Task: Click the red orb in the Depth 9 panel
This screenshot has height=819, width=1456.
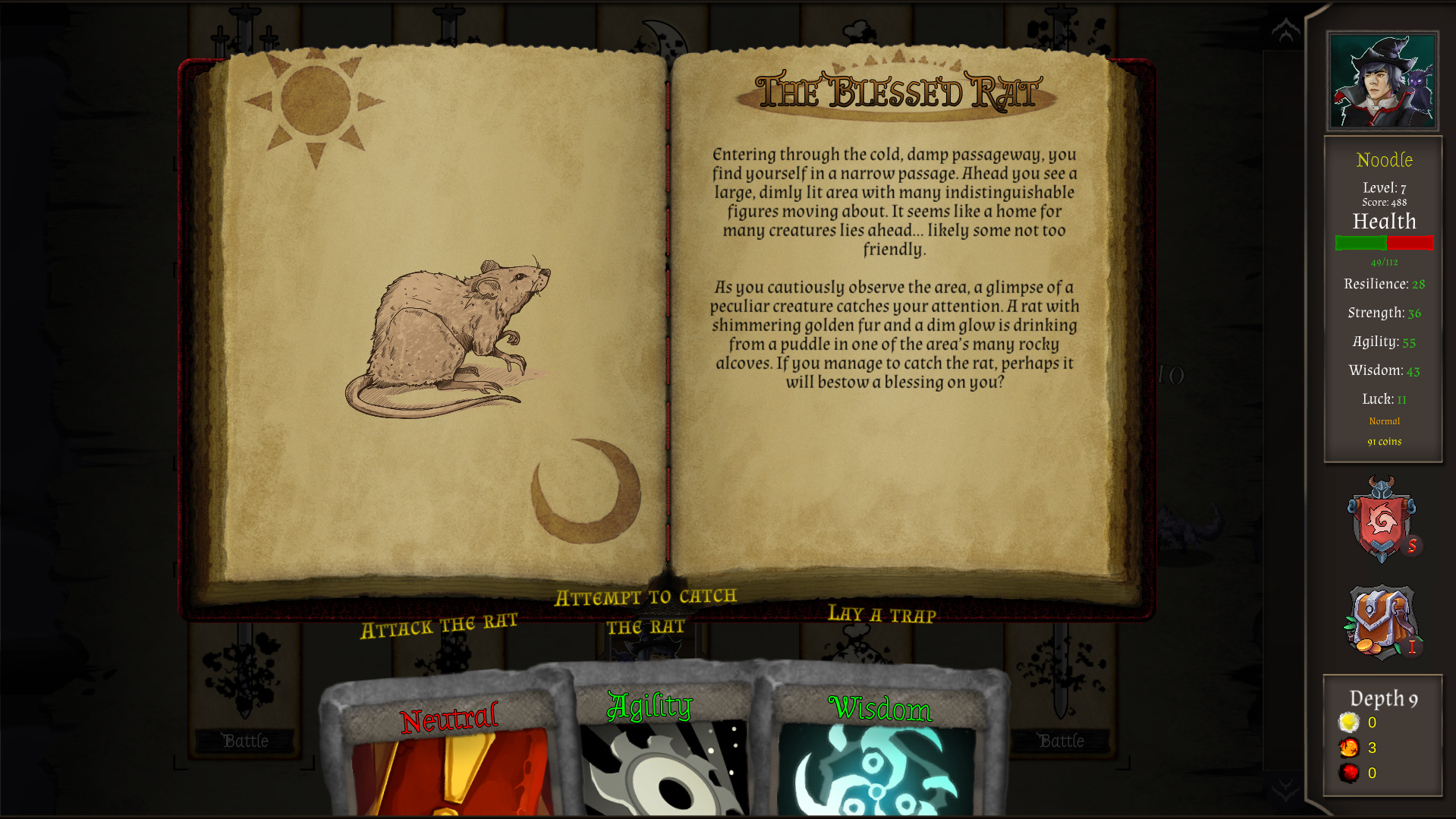Action: point(1350,773)
